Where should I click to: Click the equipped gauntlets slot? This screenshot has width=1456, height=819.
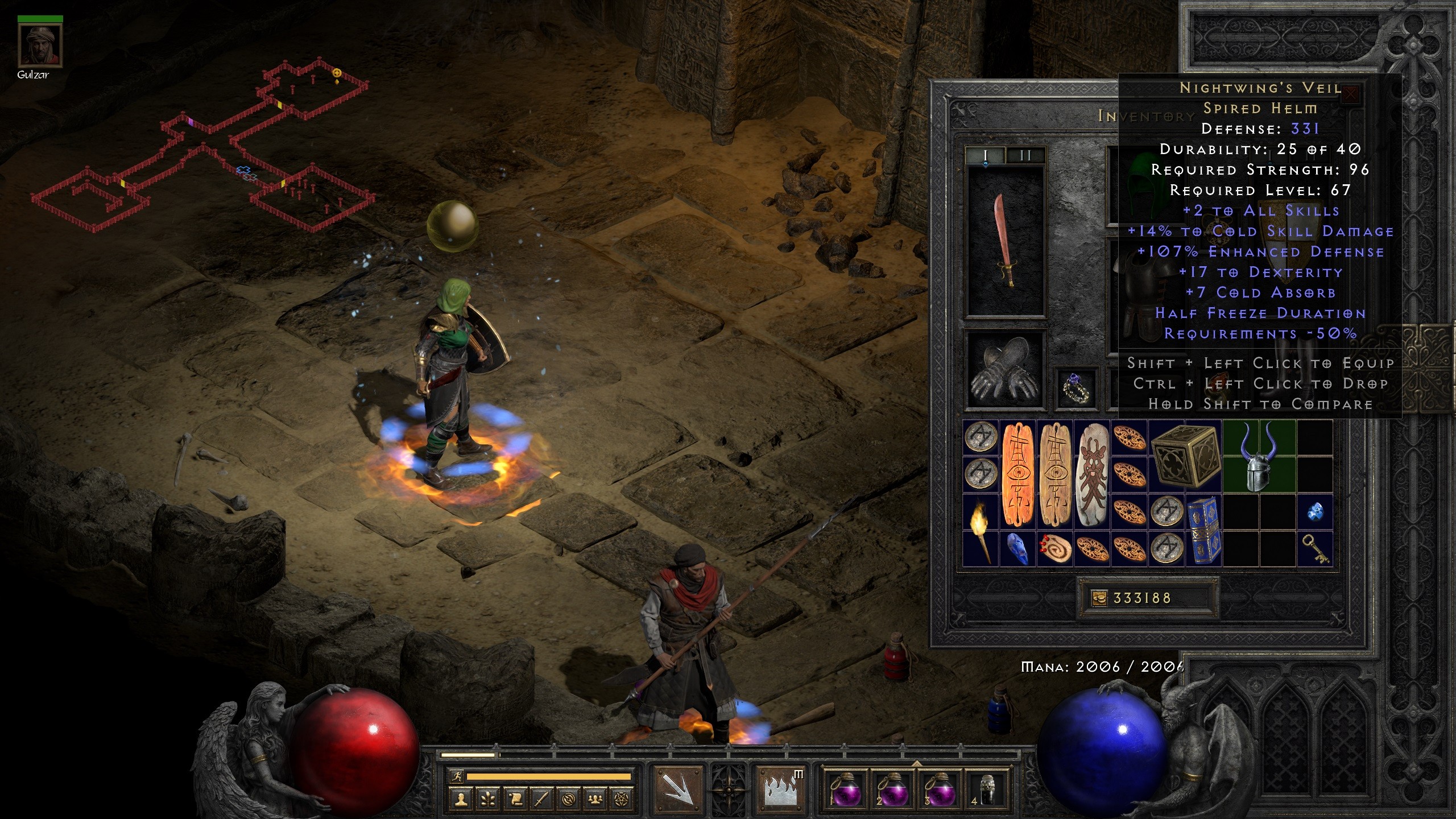coord(1006,370)
